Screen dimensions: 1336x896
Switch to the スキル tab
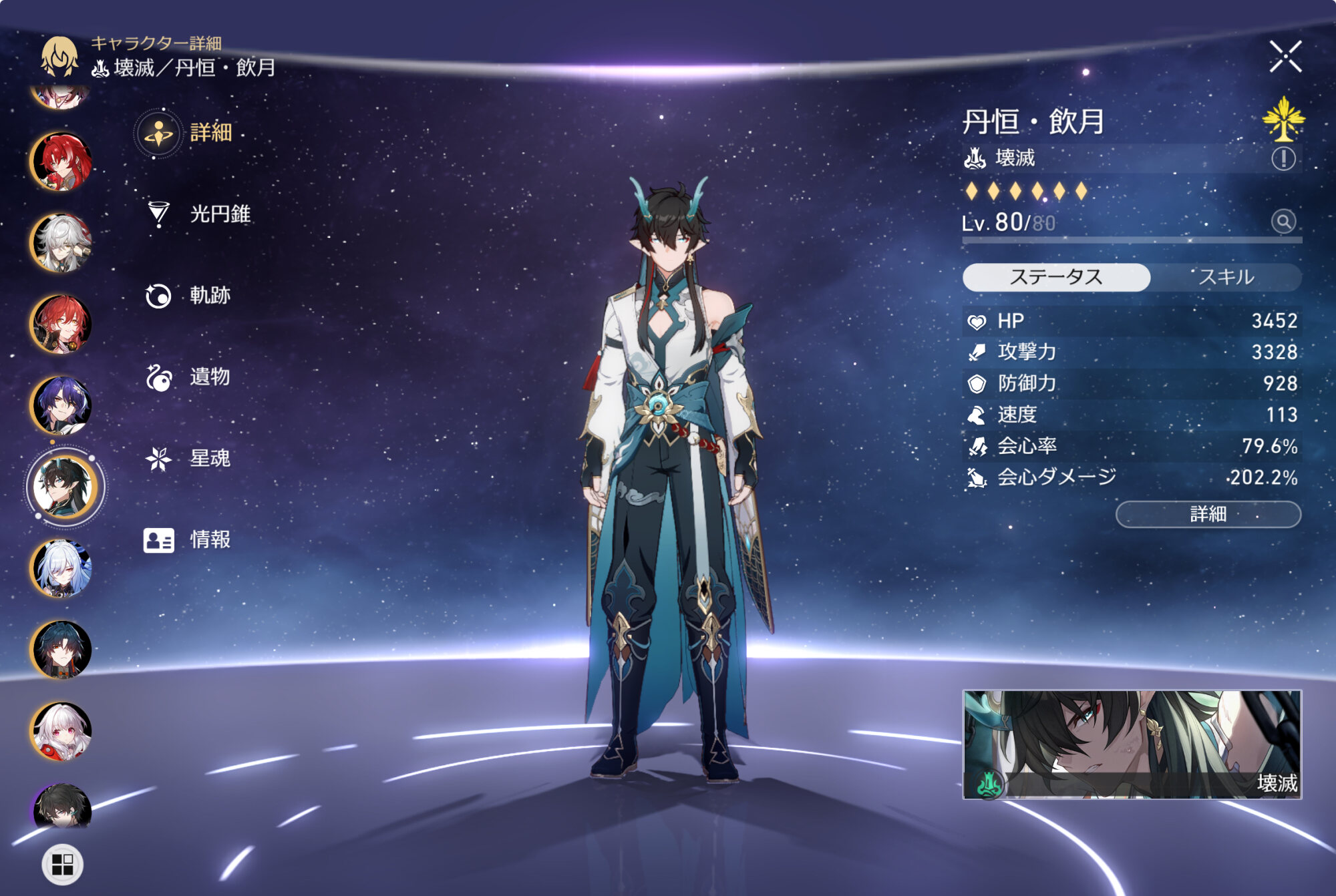[x=1226, y=277]
